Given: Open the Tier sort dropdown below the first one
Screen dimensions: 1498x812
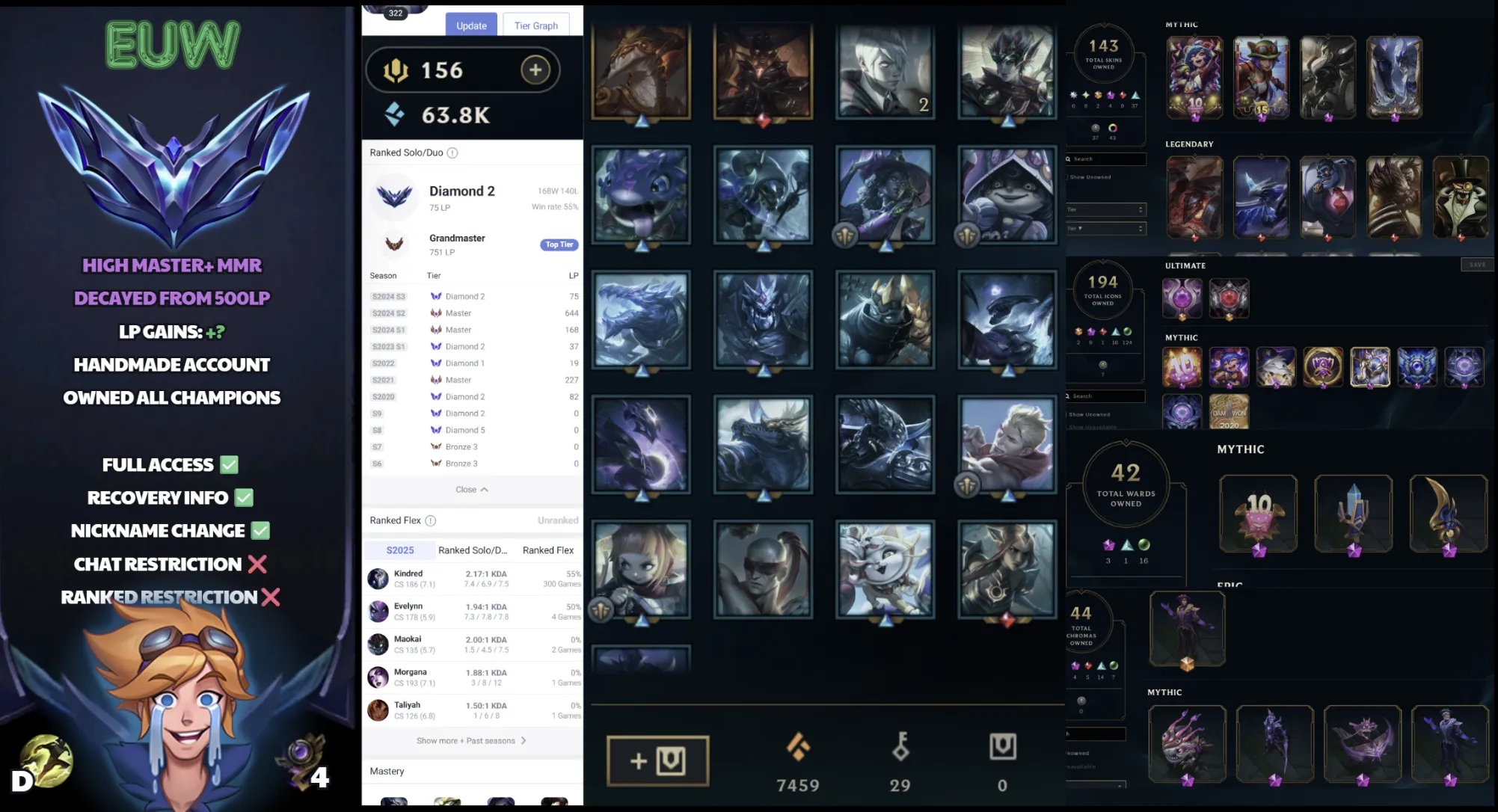Looking at the screenshot, I should pos(1105,229).
